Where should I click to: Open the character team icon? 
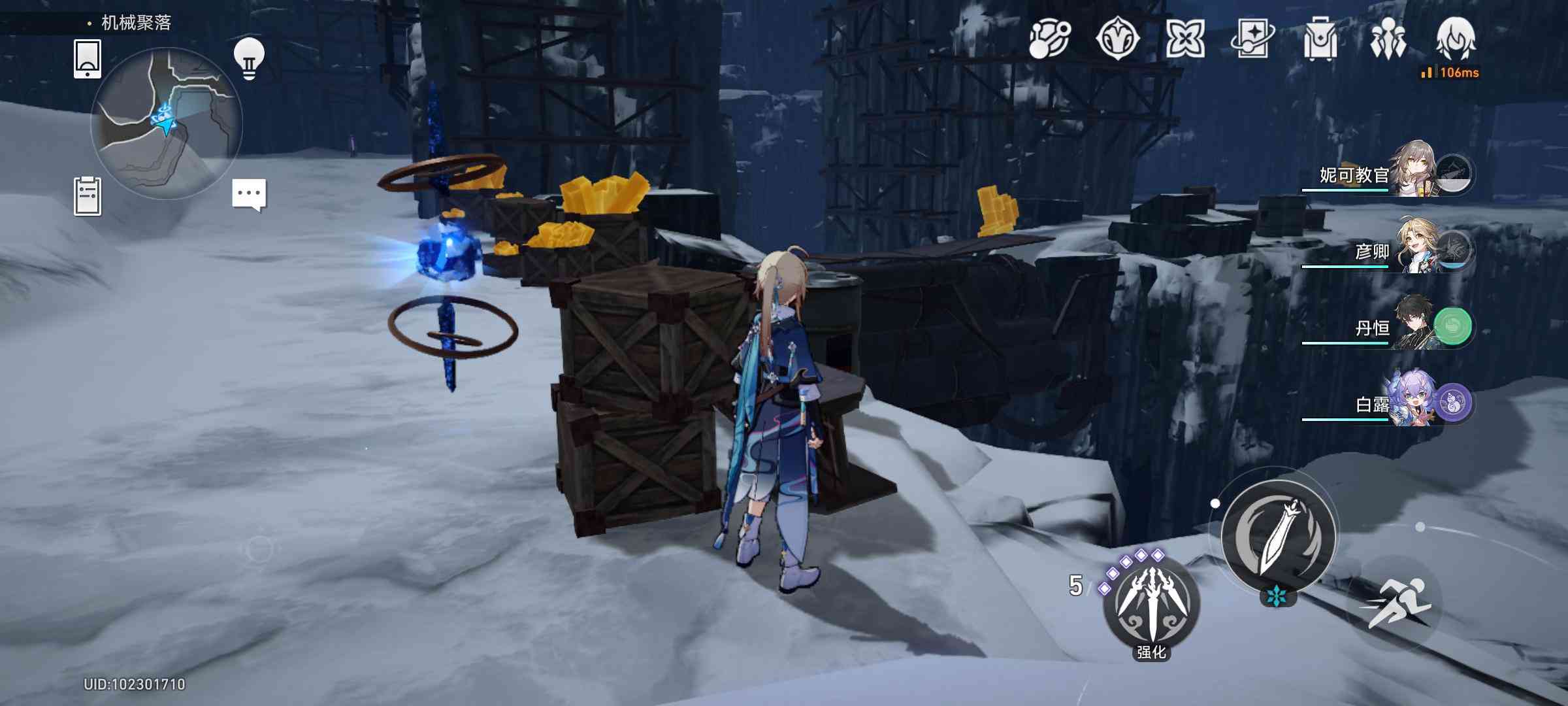[1388, 39]
